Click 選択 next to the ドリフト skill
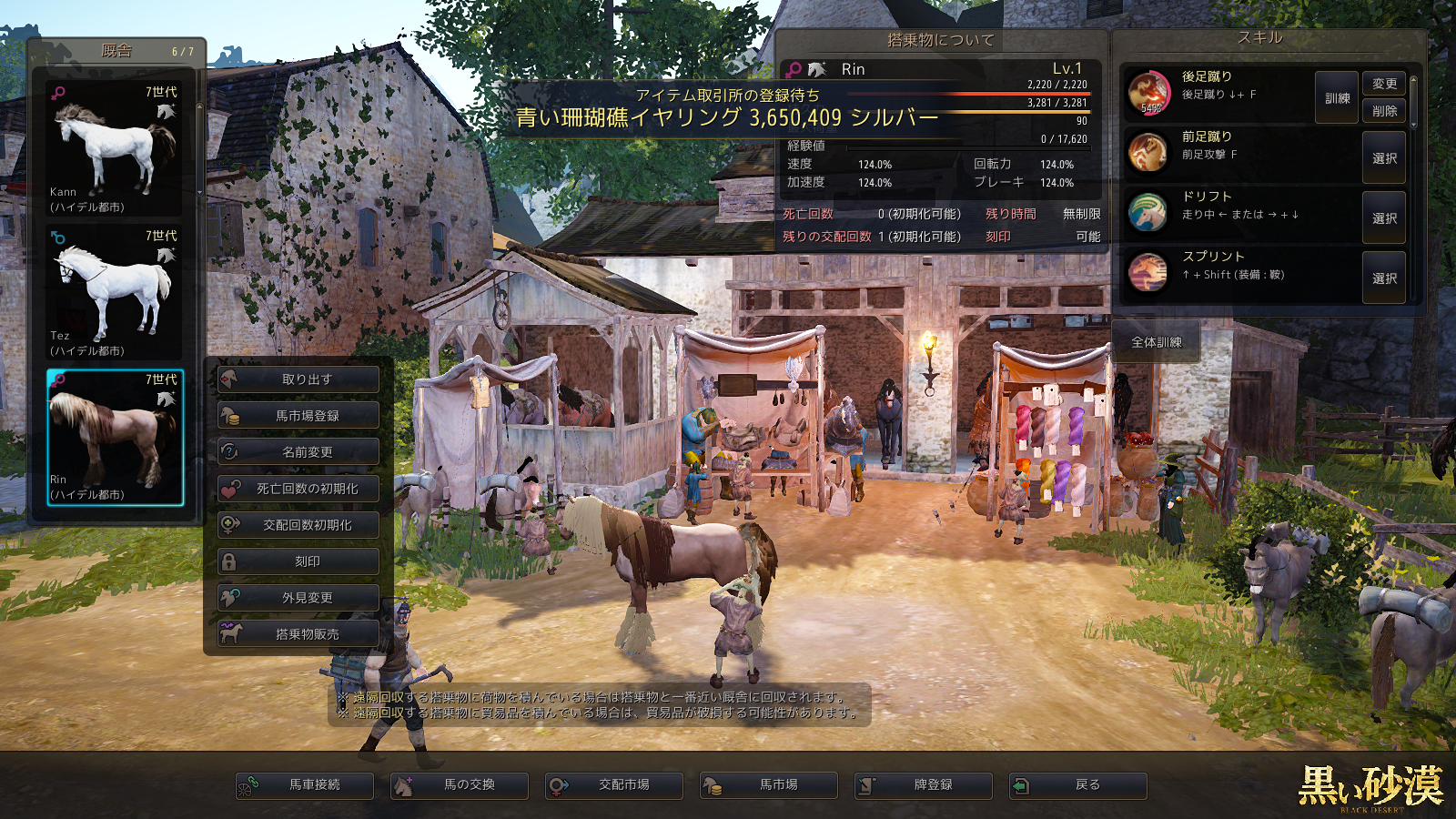This screenshot has height=819, width=1456. [x=1384, y=218]
